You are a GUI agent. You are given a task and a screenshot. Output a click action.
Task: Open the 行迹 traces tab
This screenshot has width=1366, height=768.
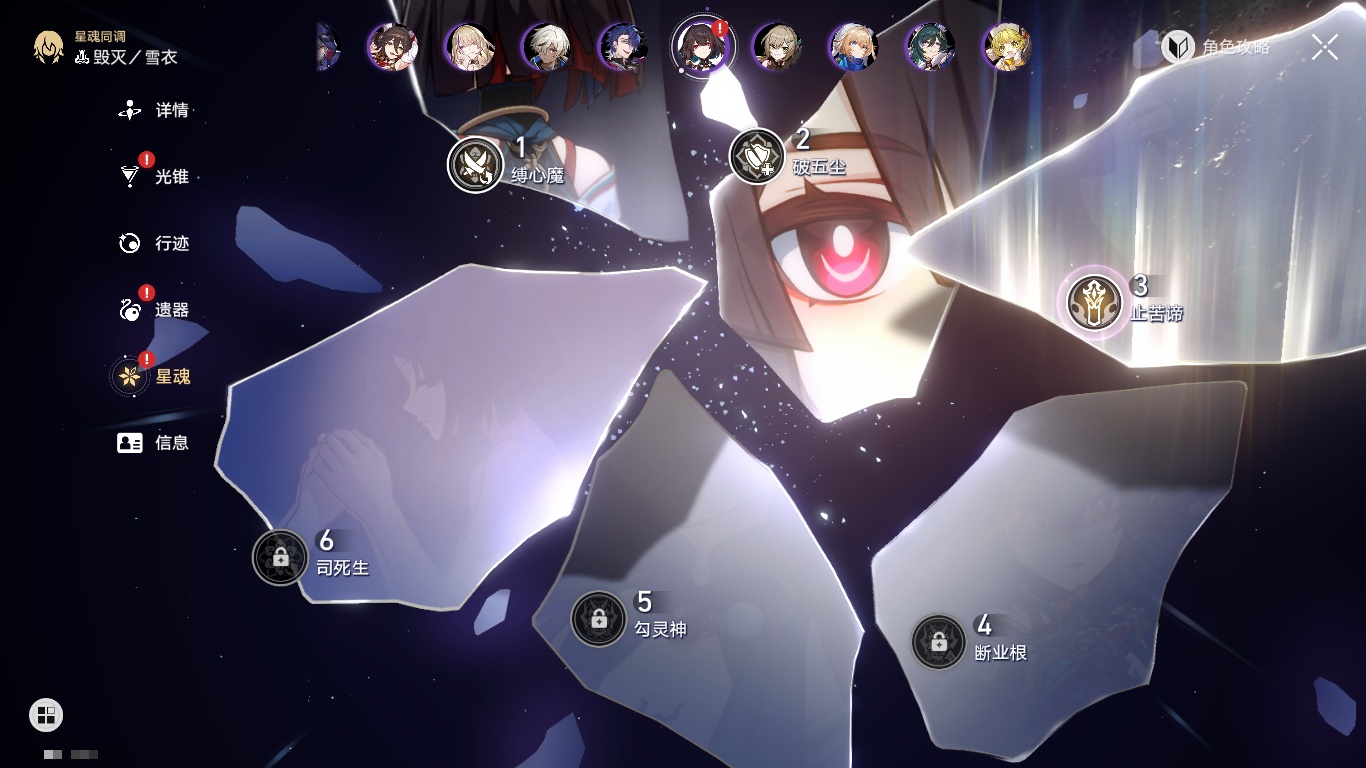155,243
